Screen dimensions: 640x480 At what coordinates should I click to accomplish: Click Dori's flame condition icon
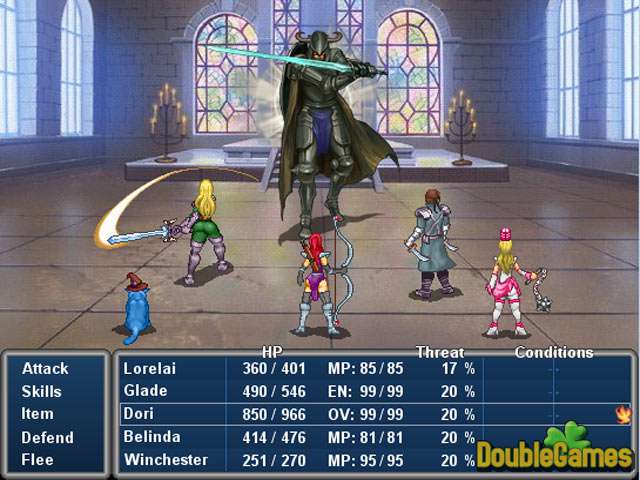[625, 413]
